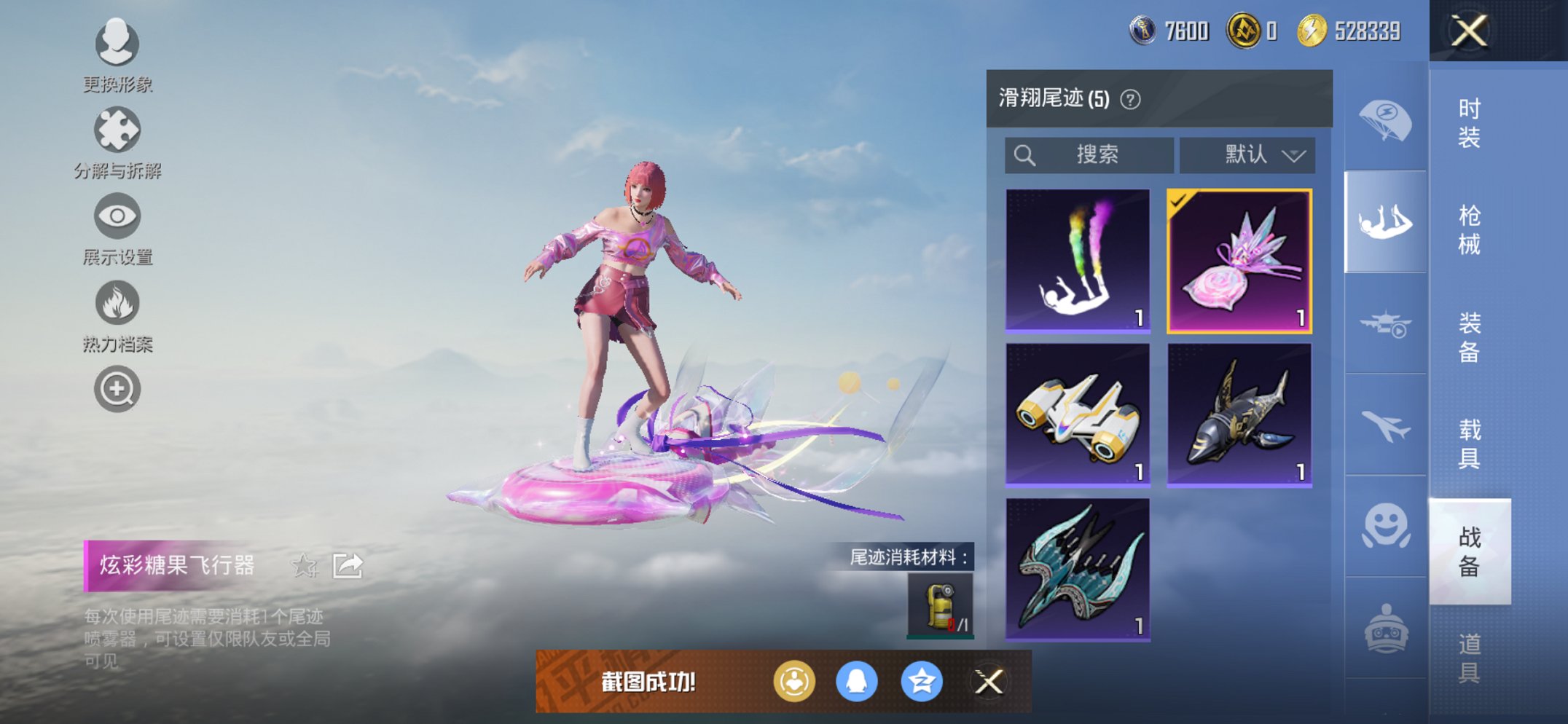Zoom character view with magnifier icon
1568x724 pixels.
point(117,388)
